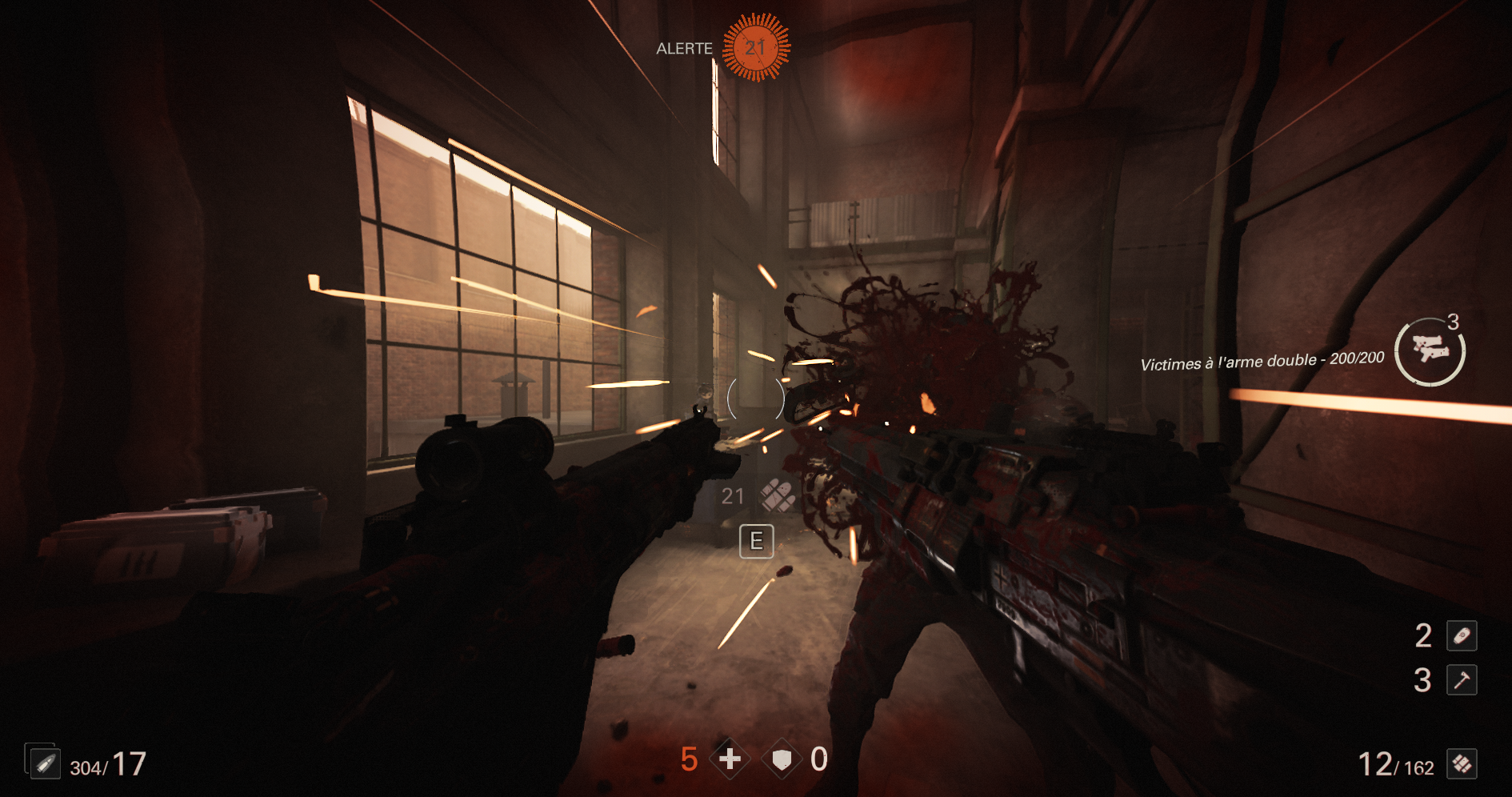The image size is (1512, 797).
Task: Select the dual-wield perk progress icon
Action: 1430,351
